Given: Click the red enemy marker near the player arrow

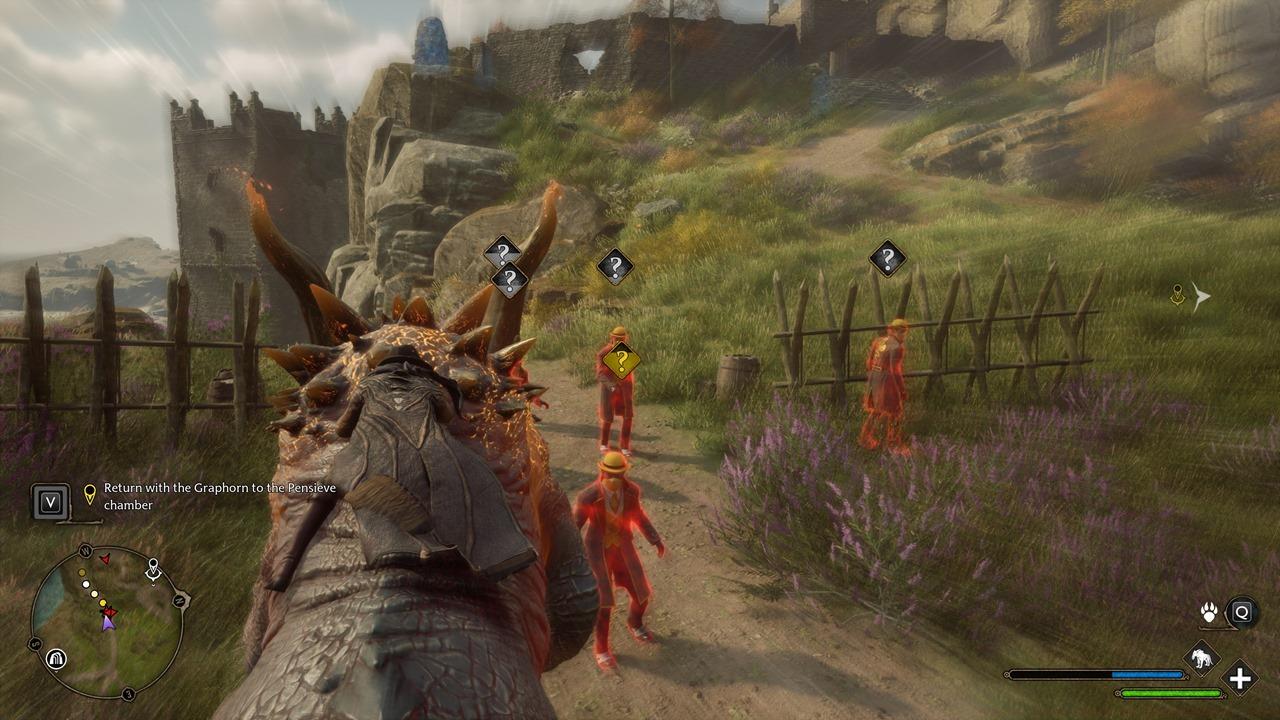Looking at the screenshot, I should tap(109, 611).
